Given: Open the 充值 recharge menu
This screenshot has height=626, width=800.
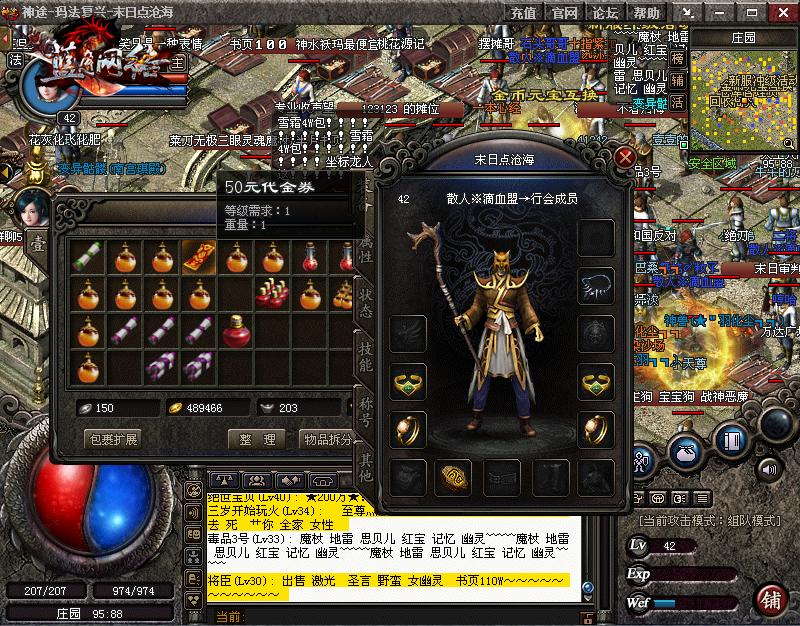Looking at the screenshot, I should coord(523,13).
